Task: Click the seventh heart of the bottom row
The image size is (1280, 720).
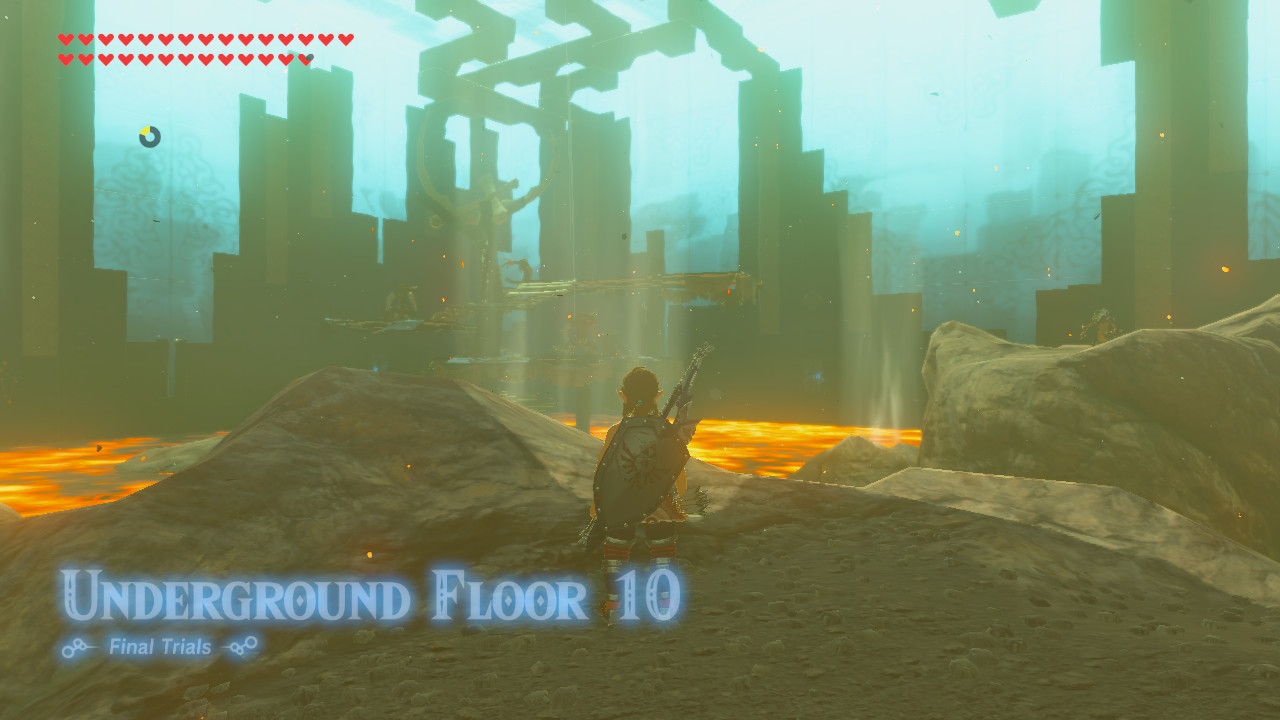Action: pos(186,57)
